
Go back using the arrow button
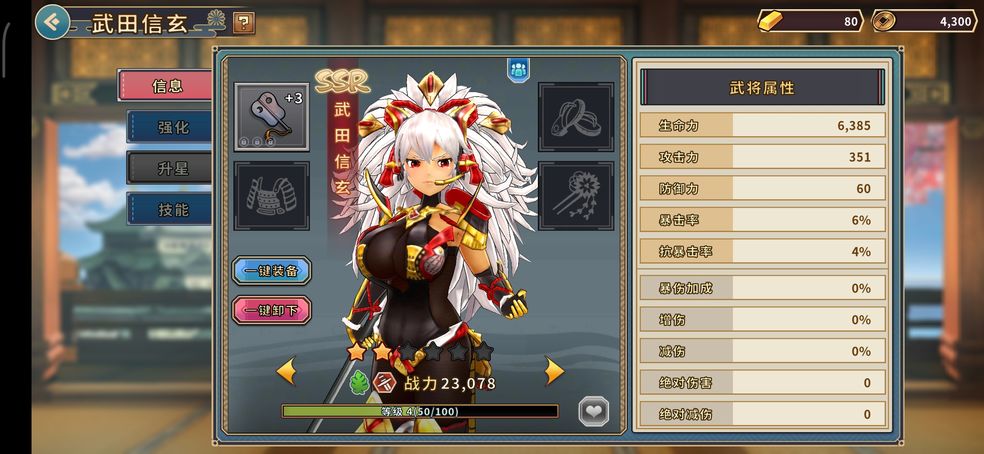pos(52,21)
